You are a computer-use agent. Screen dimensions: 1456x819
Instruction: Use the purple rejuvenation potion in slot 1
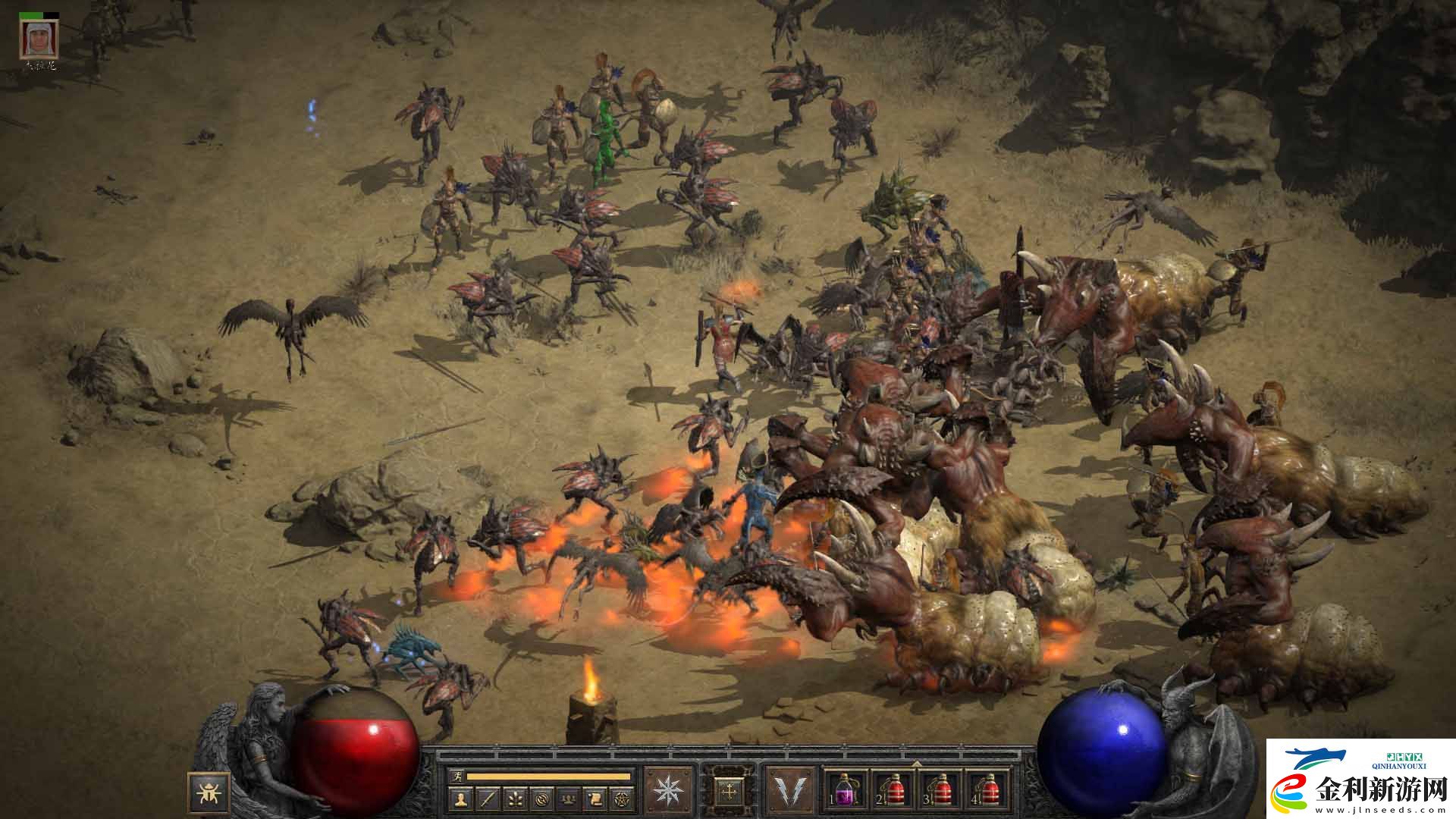(846, 791)
